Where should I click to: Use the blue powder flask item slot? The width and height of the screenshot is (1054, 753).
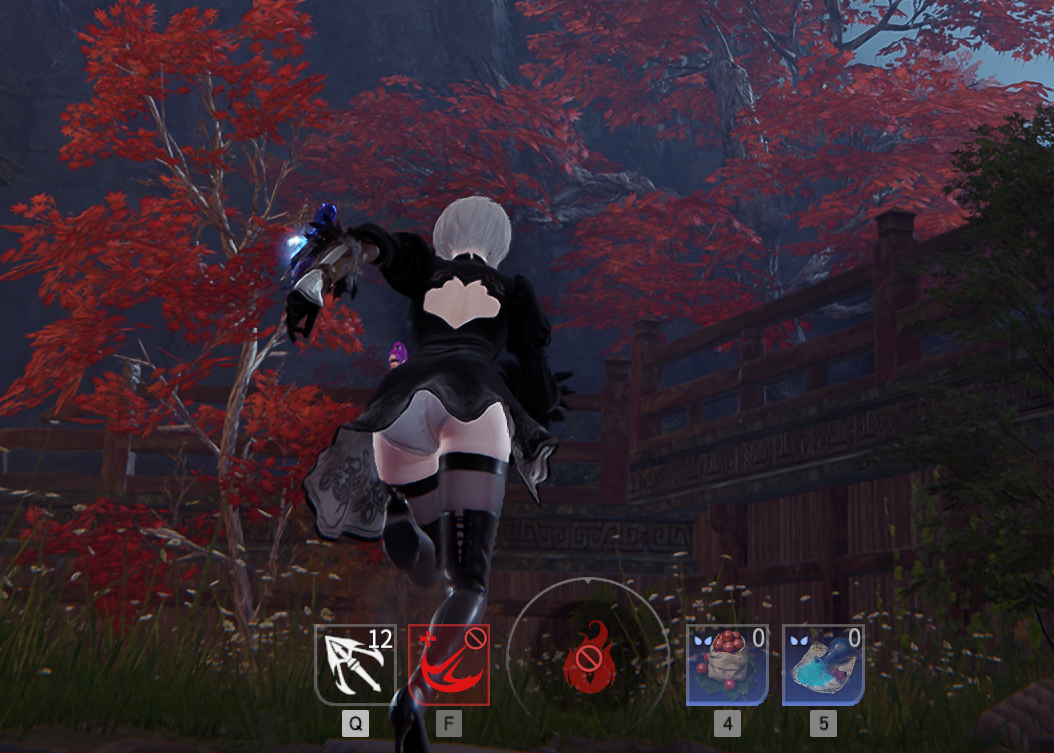click(822, 665)
